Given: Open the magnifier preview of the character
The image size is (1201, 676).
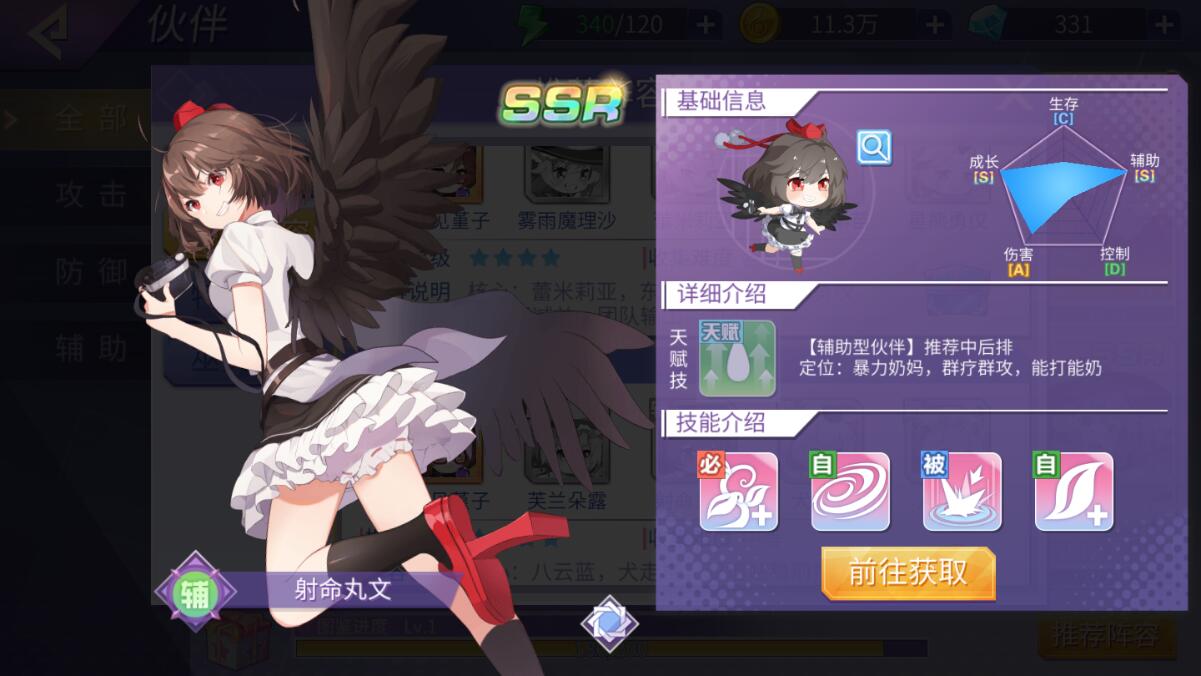Looking at the screenshot, I should click(874, 148).
